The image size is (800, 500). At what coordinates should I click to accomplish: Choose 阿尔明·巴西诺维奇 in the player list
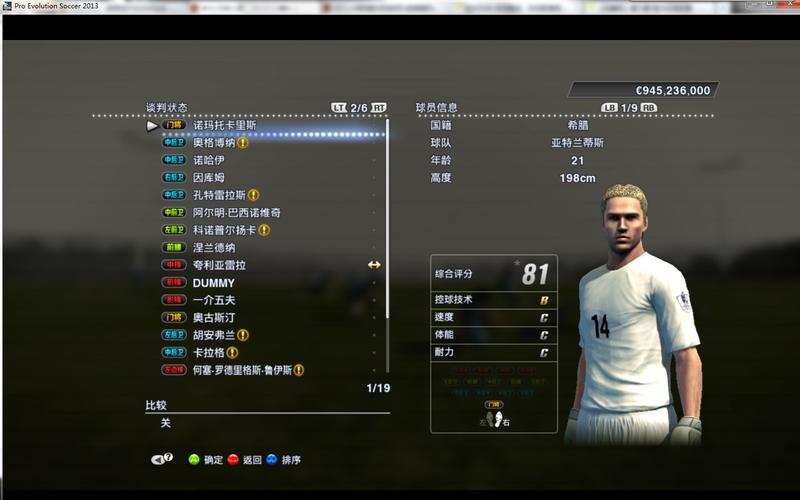(x=236, y=213)
